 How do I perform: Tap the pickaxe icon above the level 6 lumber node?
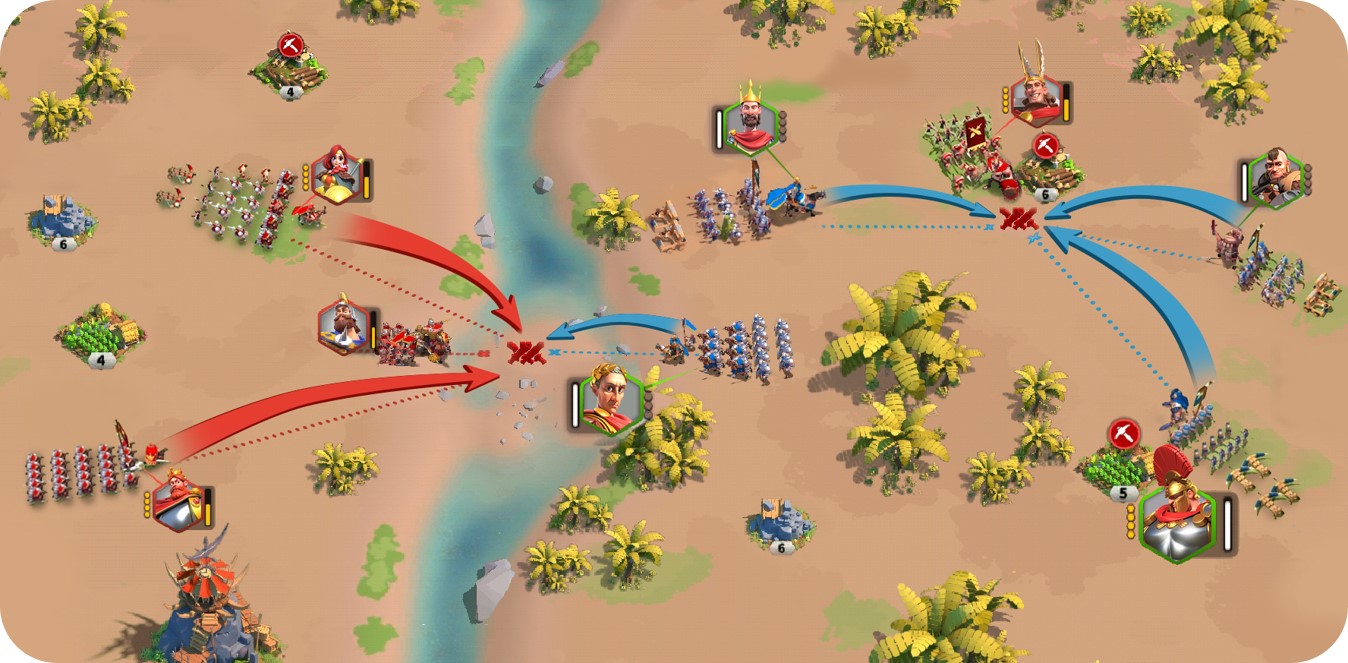[1046, 146]
